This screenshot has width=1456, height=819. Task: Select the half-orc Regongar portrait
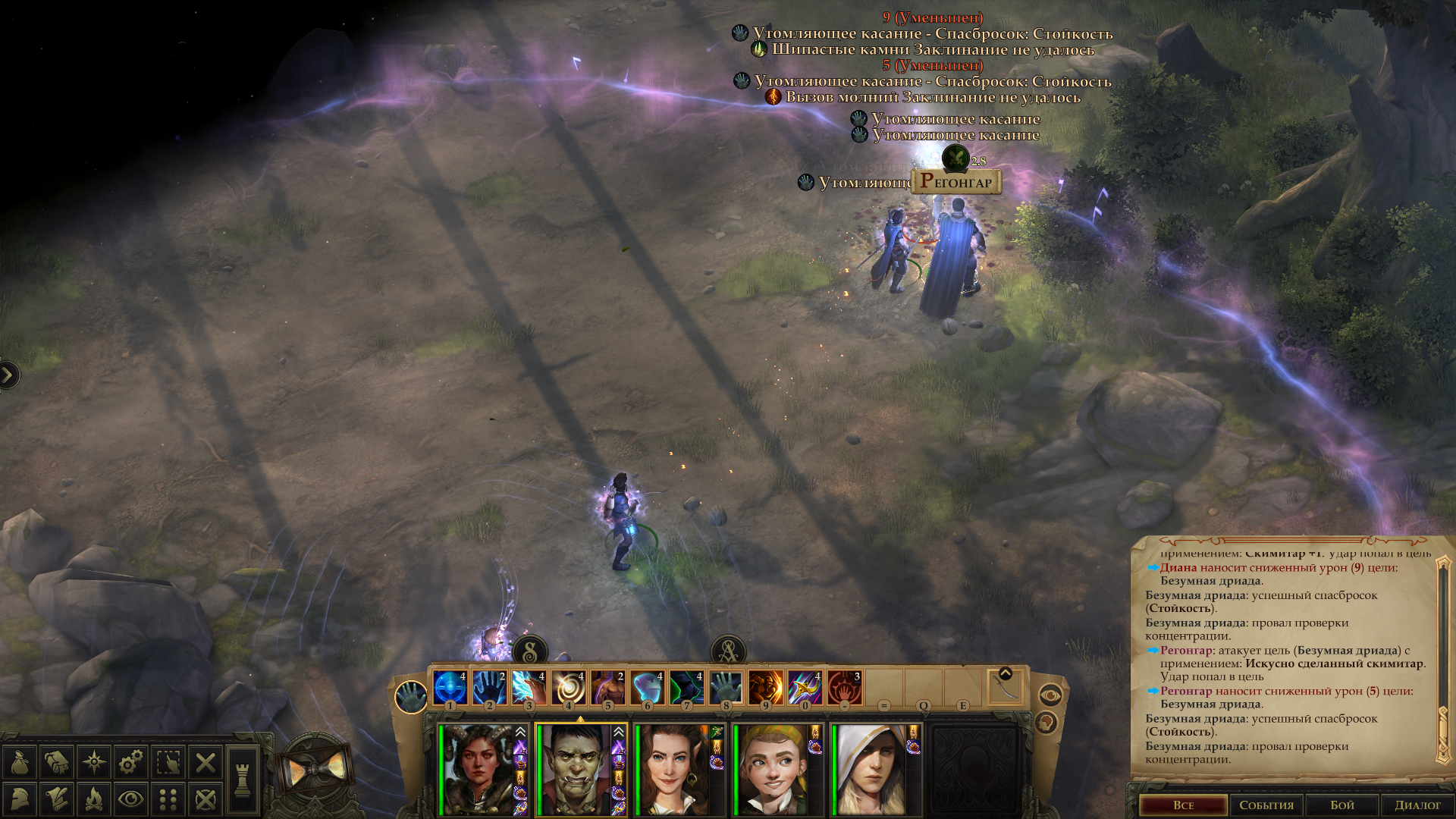(x=576, y=770)
